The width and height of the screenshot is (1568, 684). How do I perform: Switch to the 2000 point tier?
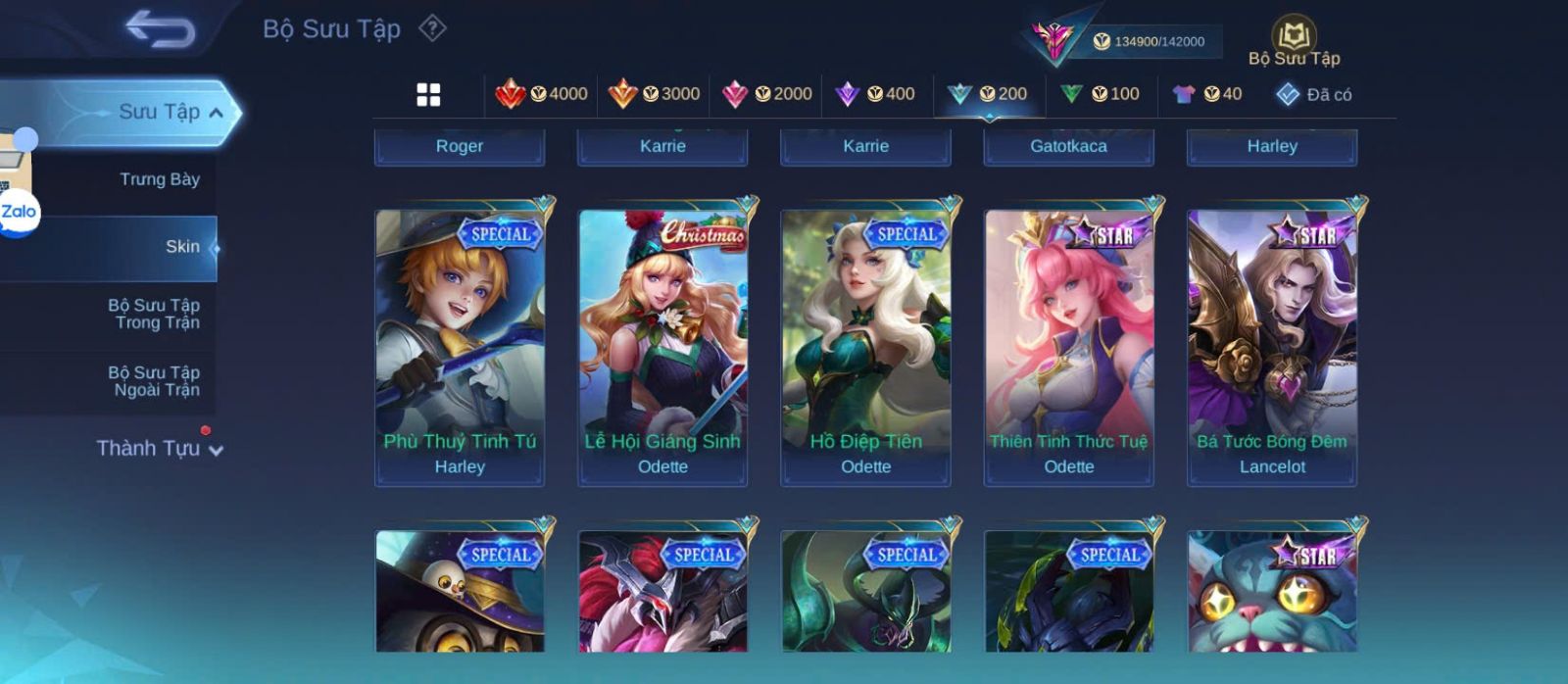(767, 94)
